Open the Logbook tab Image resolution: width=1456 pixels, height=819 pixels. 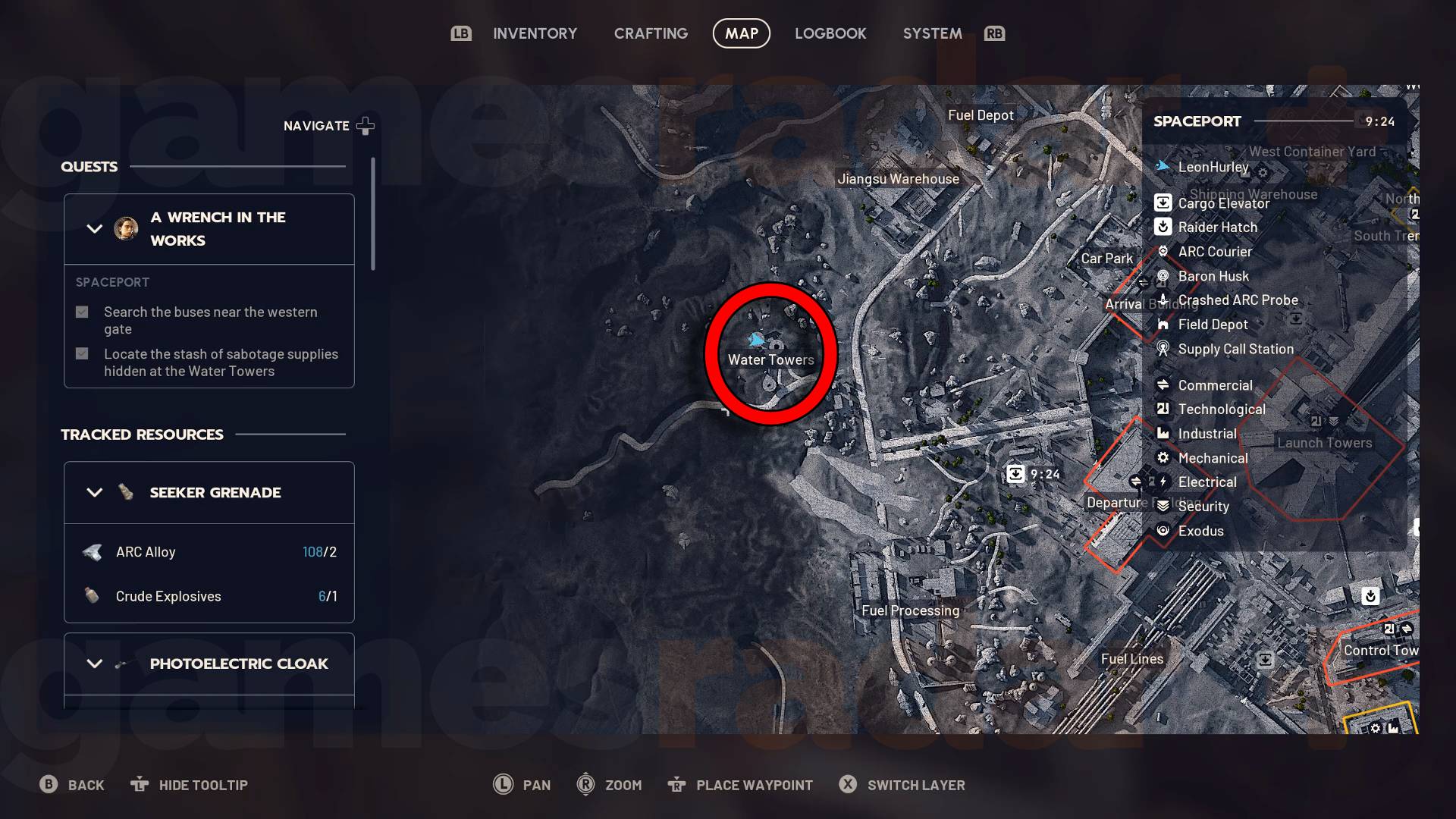point(830,33)
